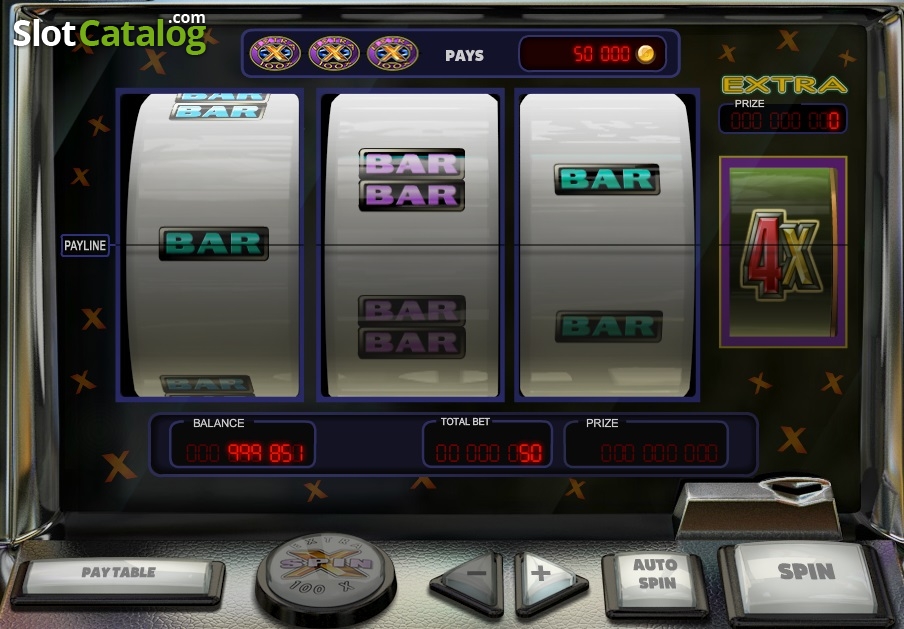The image size is (904, 629).
Task: Hit the big Spin button
Action: tap(805, 574)
